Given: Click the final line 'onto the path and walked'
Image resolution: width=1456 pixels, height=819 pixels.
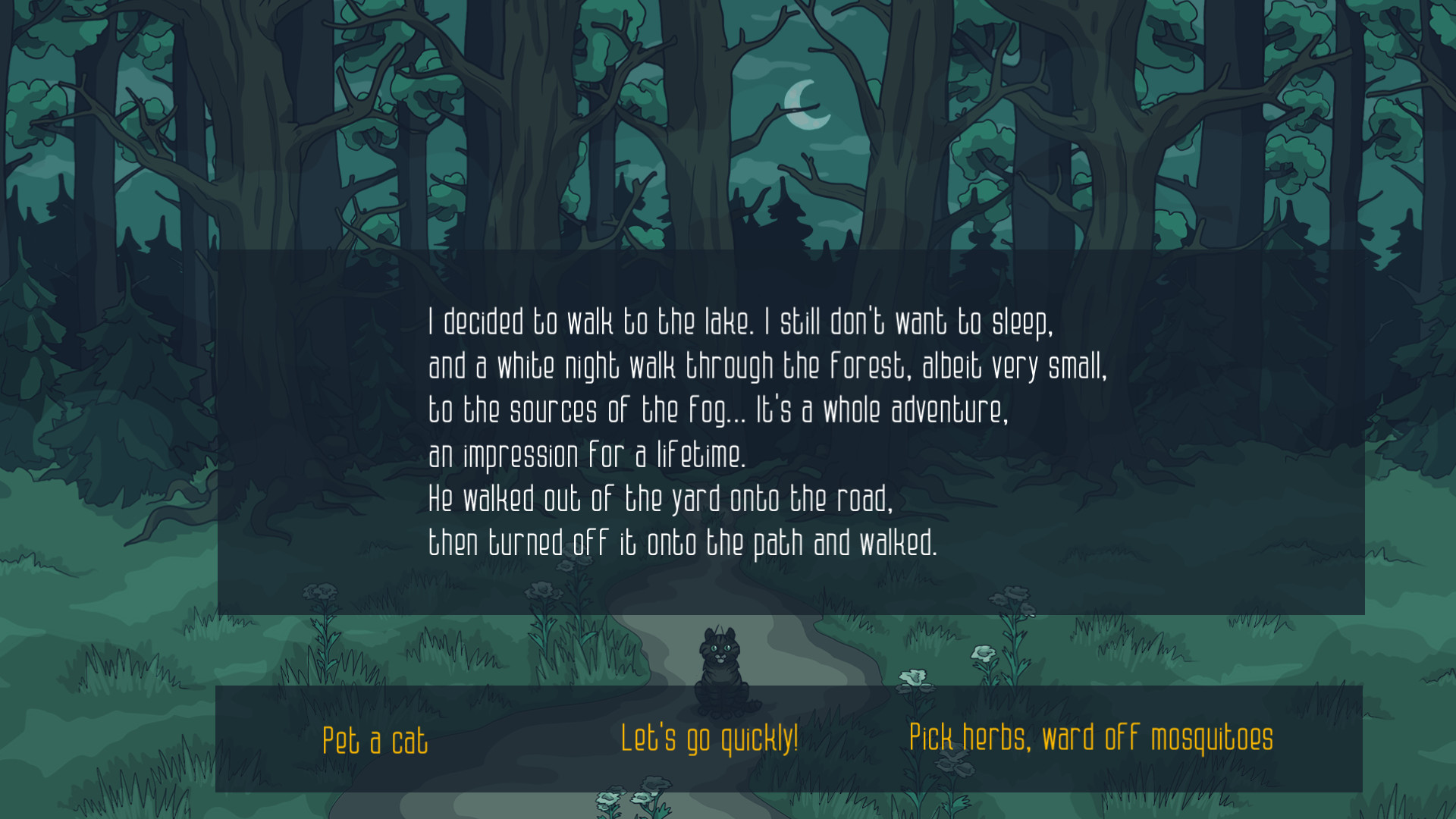Looking at the screenshot, I should pos(682,541).
